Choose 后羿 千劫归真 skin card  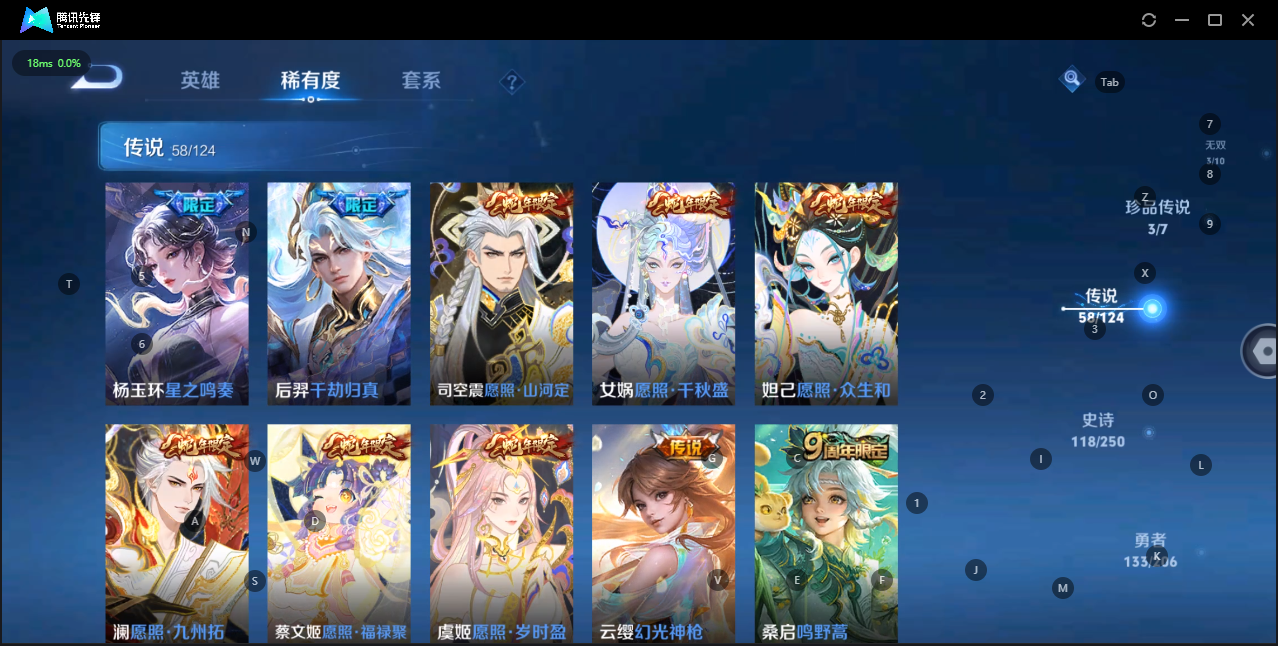(339, 293)
